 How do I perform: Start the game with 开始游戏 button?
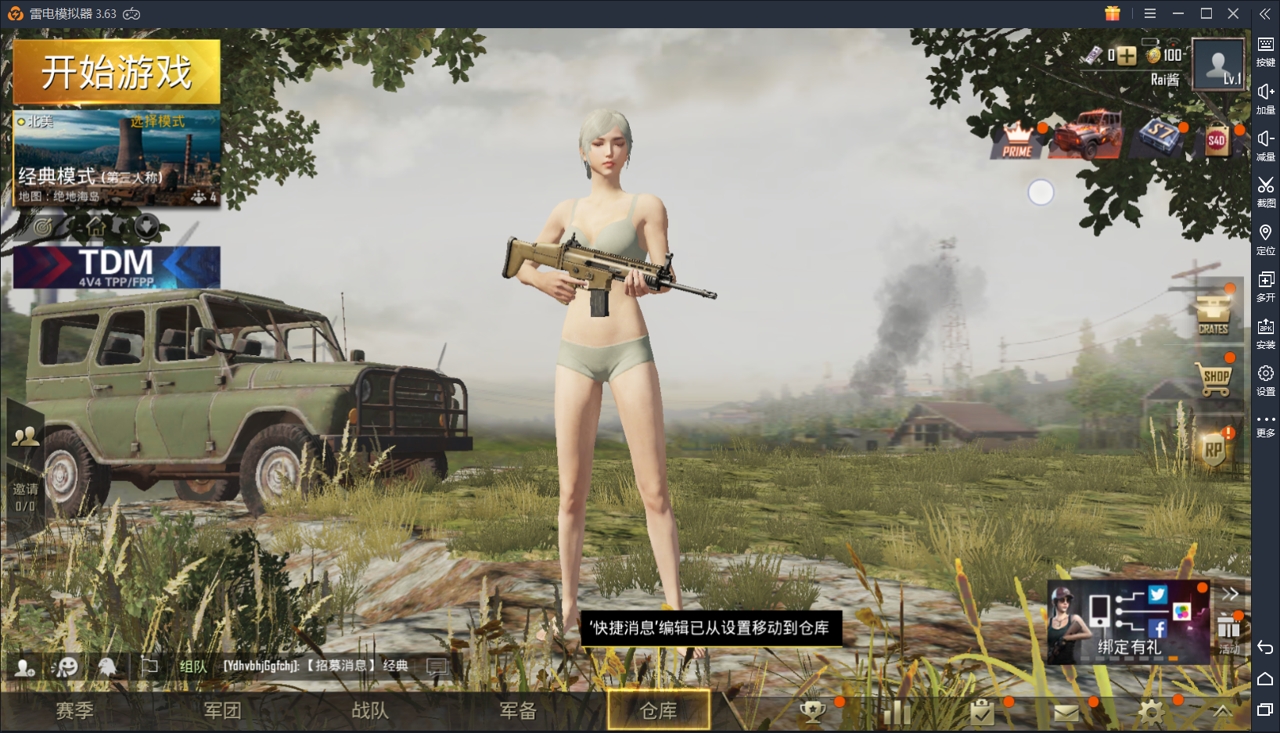pos(116,72)
